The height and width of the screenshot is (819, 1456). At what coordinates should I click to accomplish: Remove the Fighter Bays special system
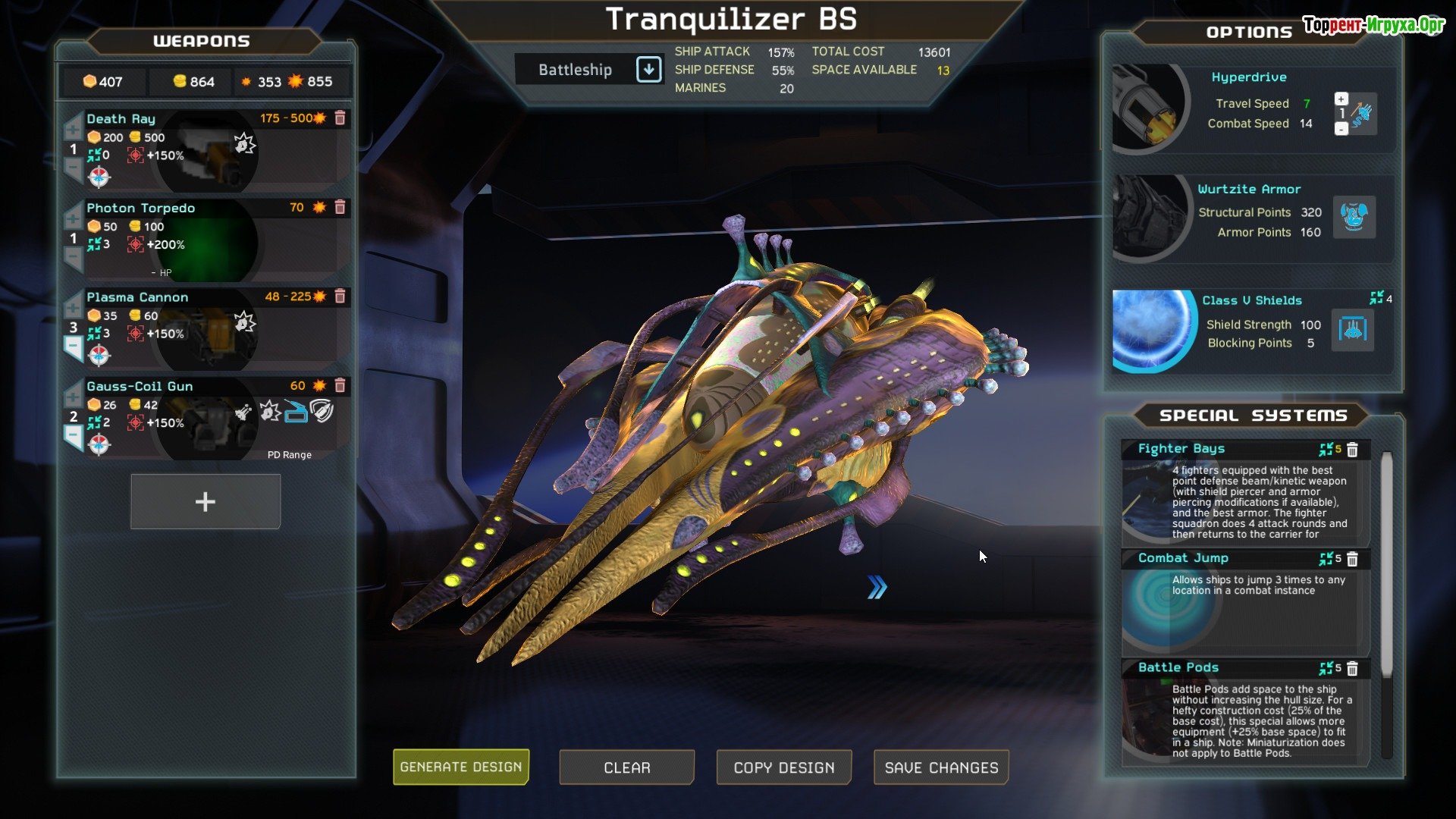[x=1352, y=450]
